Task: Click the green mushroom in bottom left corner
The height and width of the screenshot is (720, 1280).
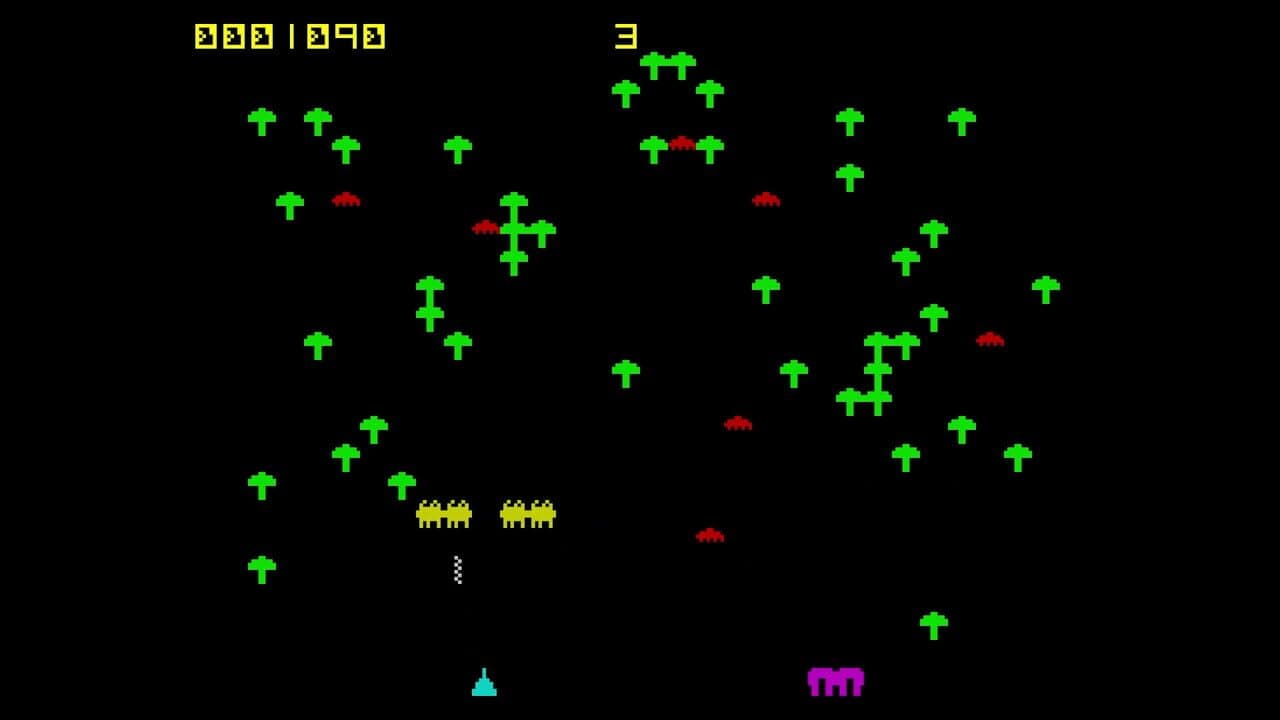Action: [x=262, y=565]
